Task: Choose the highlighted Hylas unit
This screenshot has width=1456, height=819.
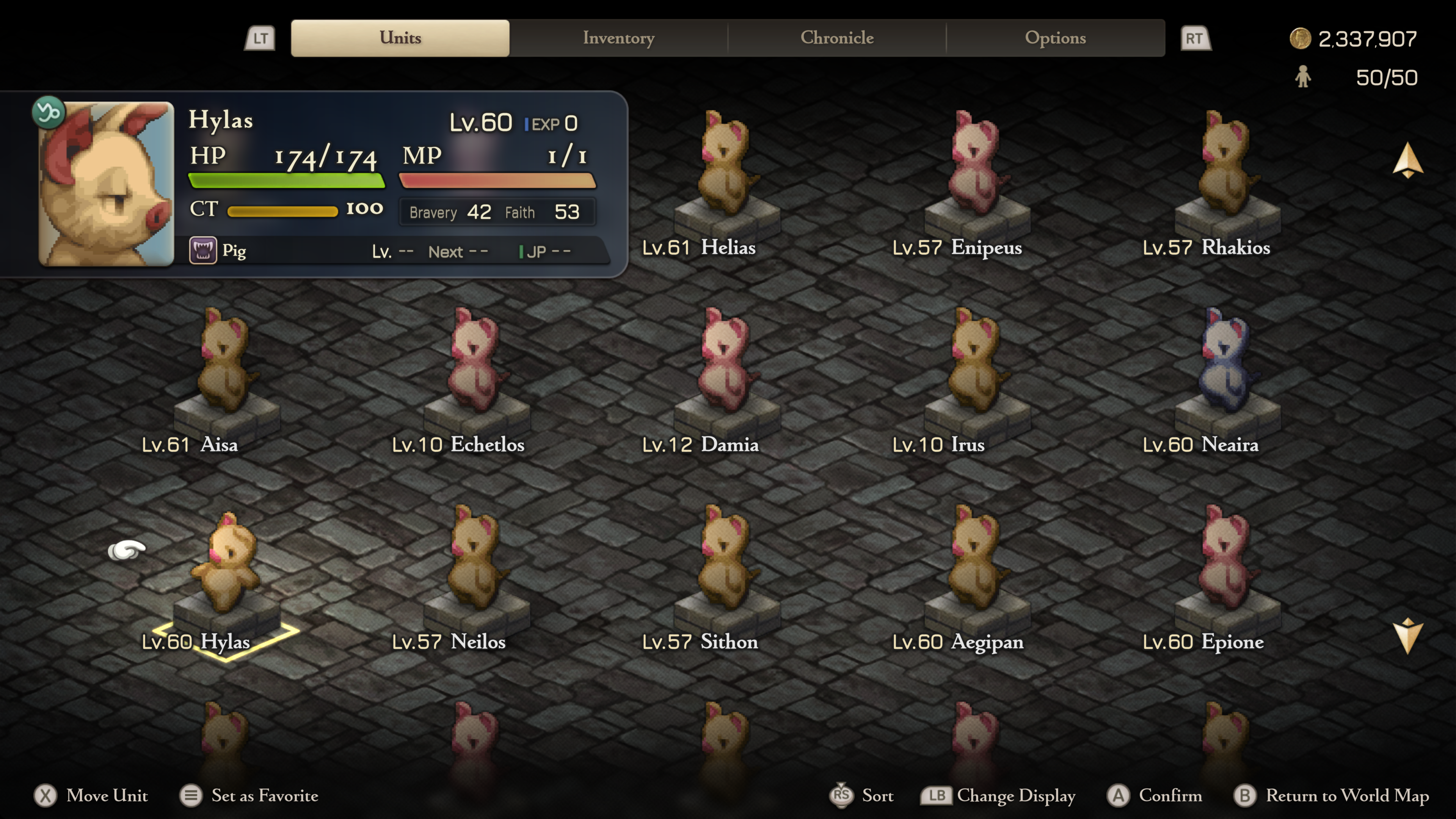Action: (x=226, y=565)
